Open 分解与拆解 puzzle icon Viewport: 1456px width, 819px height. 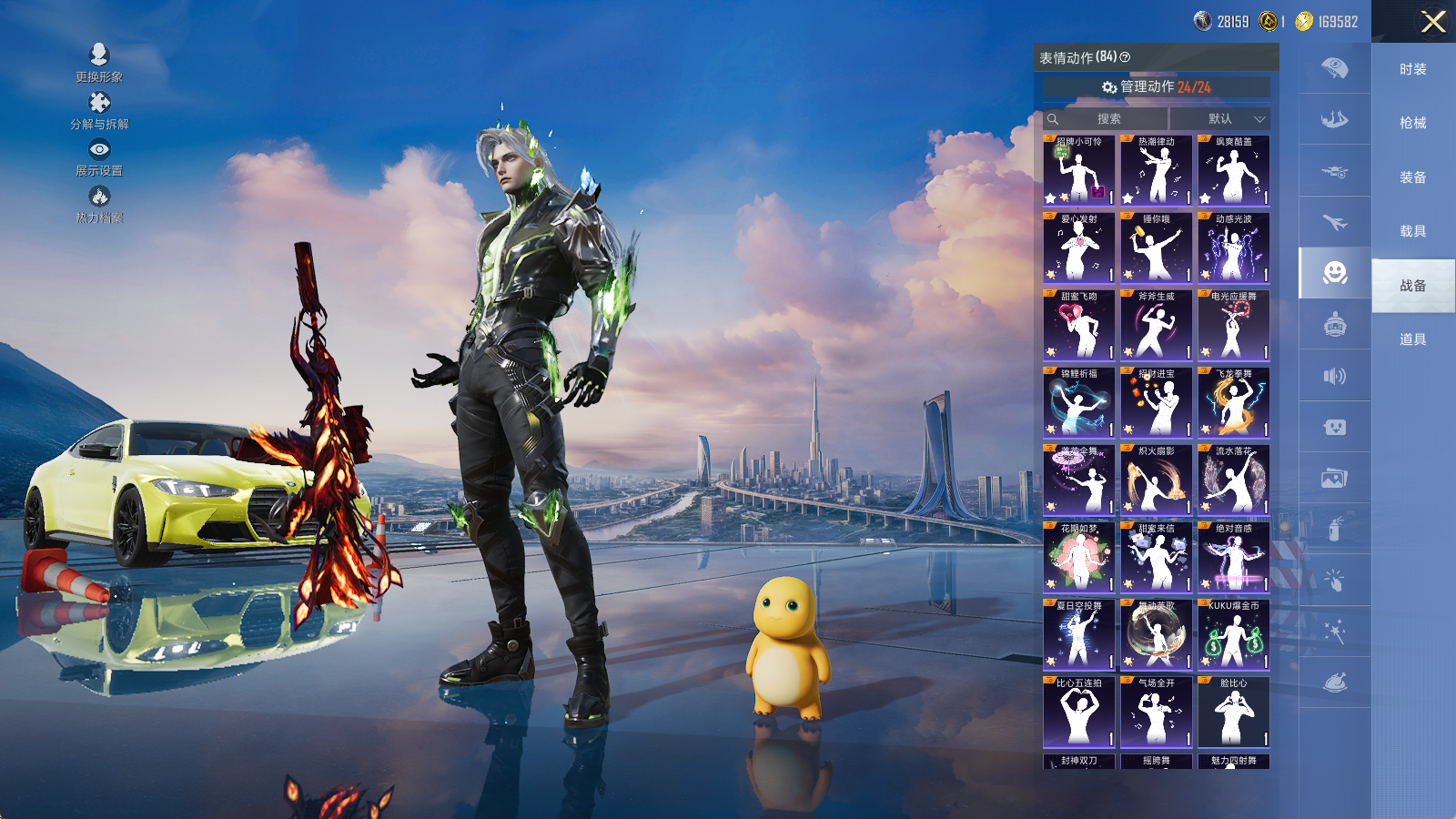pyautogui.click(x=99, y=103)
